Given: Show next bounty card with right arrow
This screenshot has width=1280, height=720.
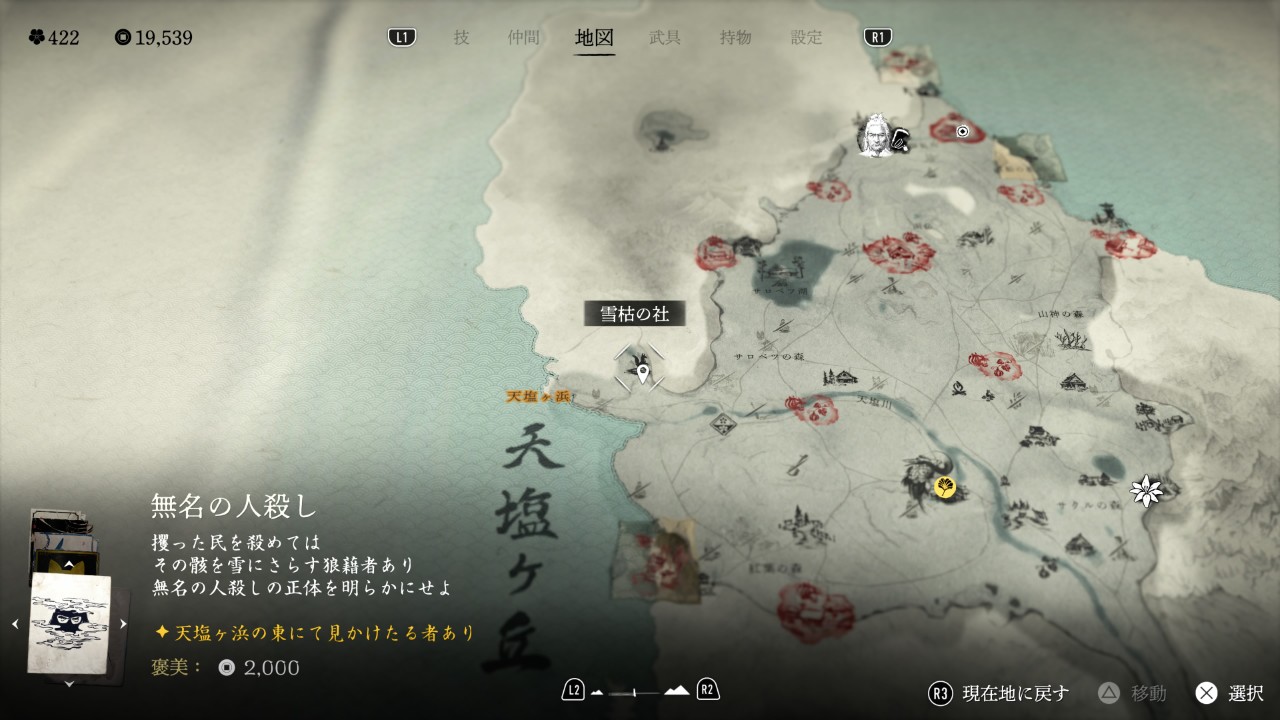Looking at the screenshot, I should pos(123,624).
